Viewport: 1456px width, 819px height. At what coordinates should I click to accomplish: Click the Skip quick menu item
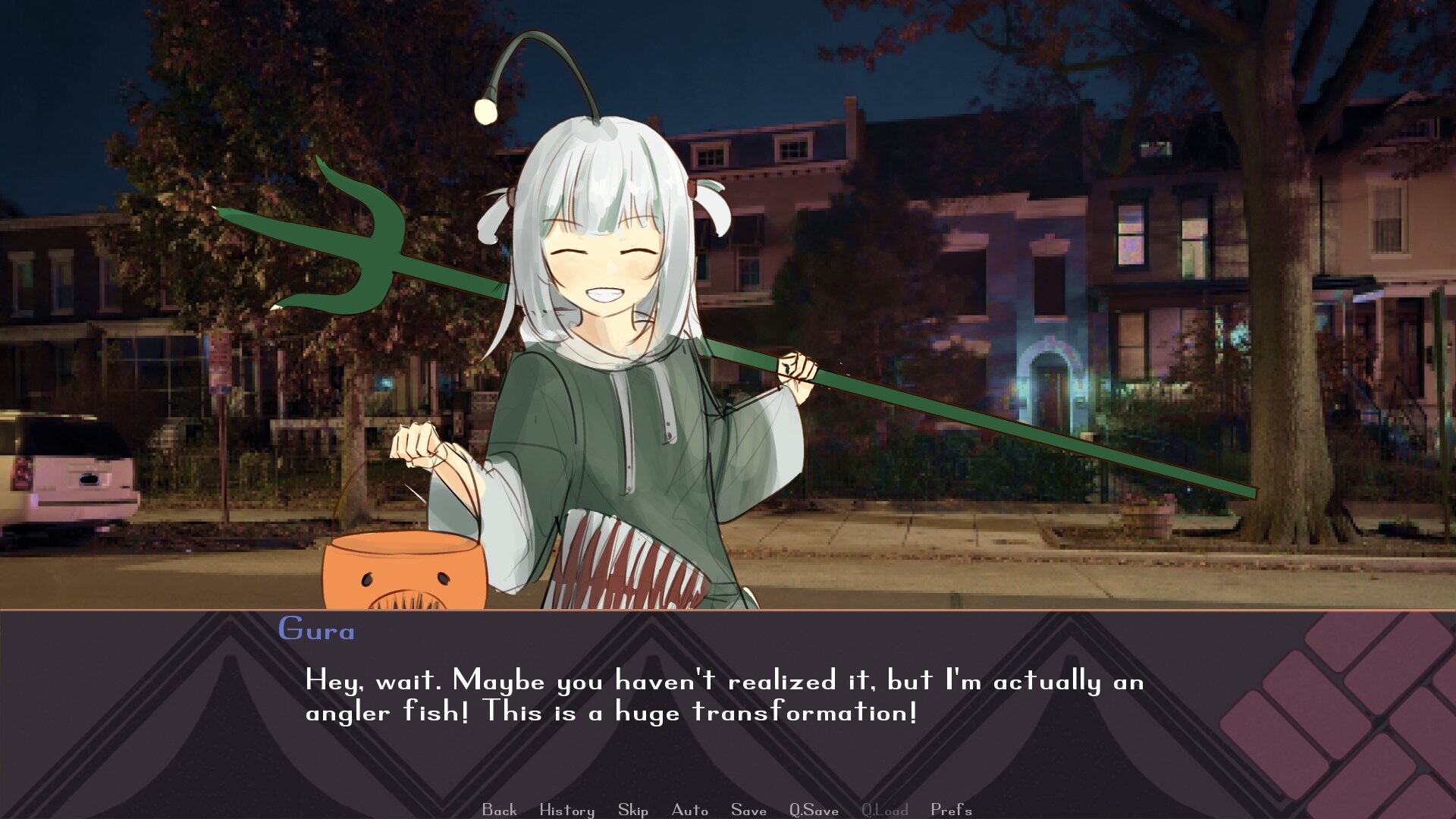(x=634, y=810)
